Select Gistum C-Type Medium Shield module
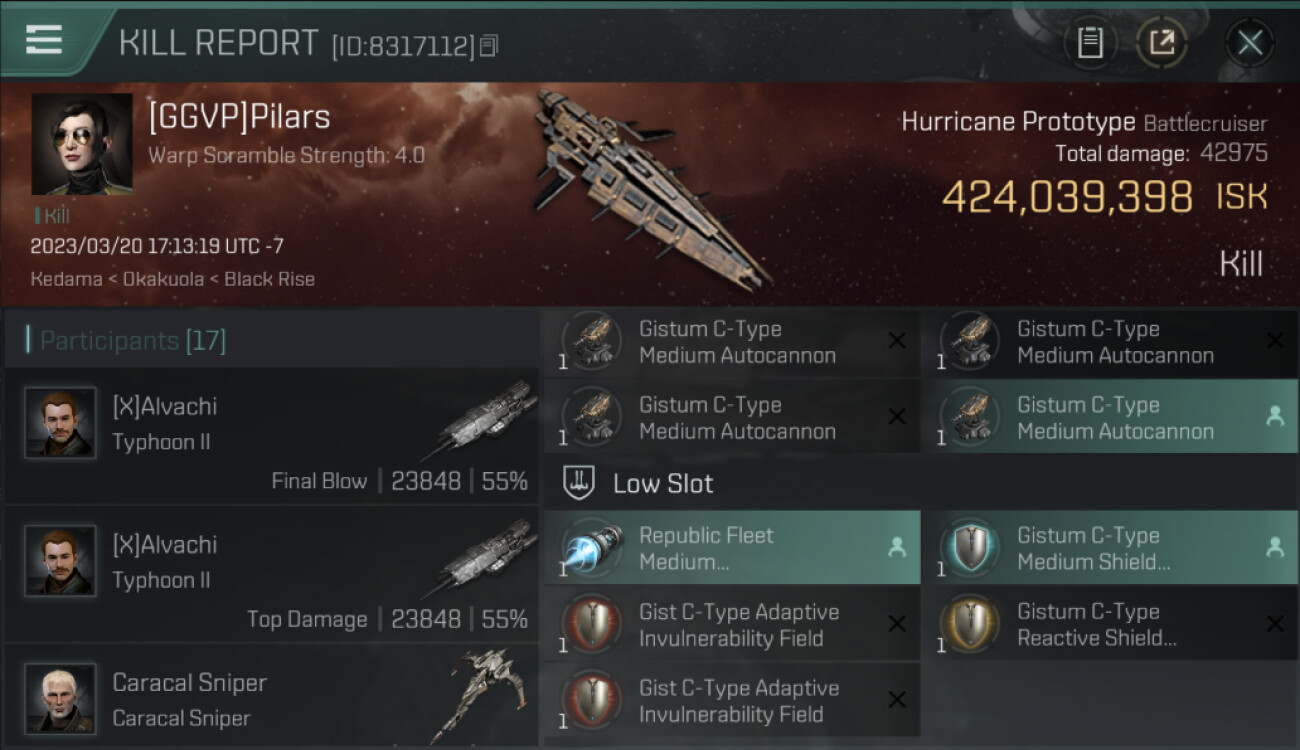This screenshot has width=1300, height=750. click(x=1109, y=548)
